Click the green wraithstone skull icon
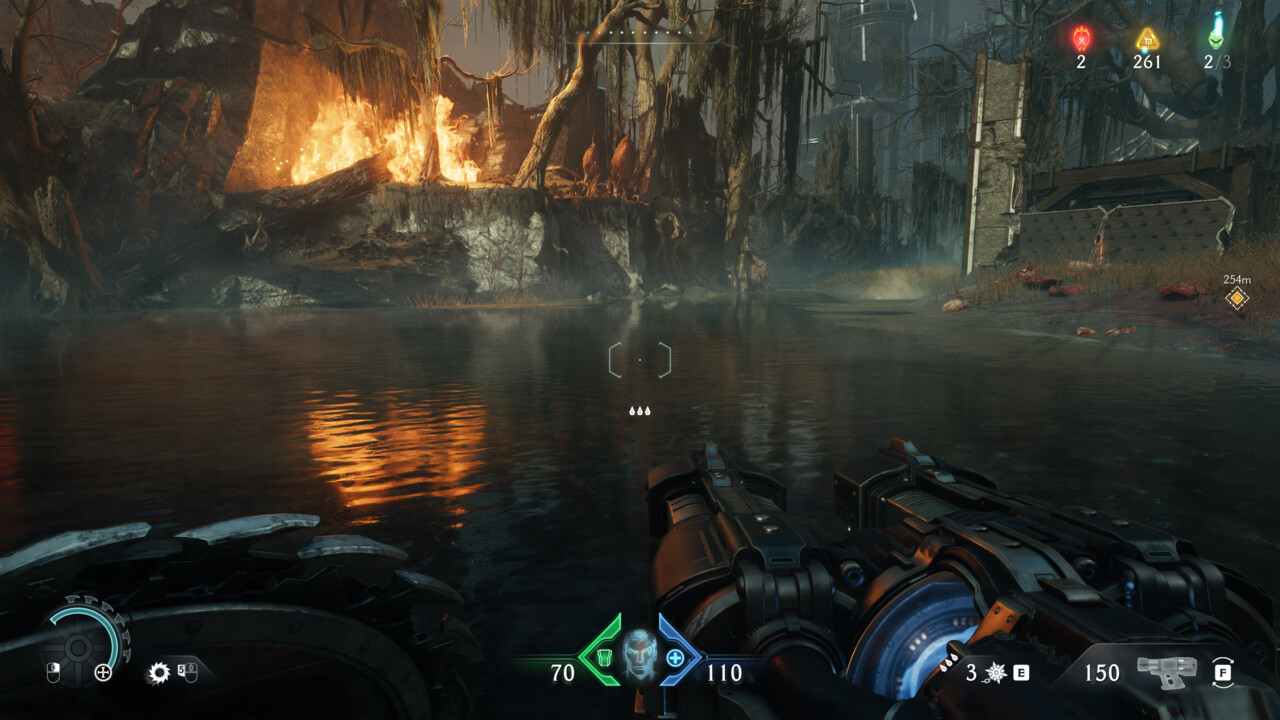Screen dimensions: 1280x720 [1216, 32]
